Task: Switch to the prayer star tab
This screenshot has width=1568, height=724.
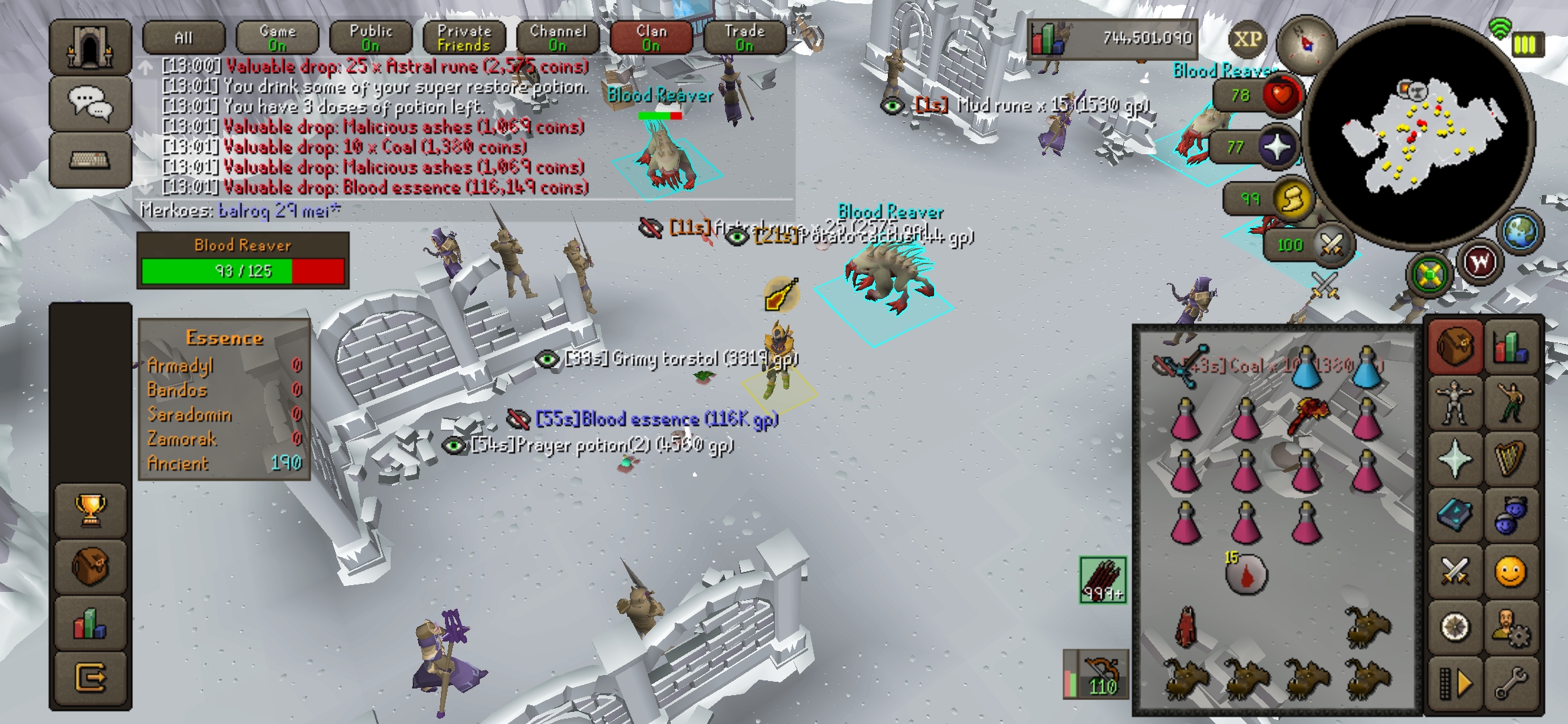Action: pos(1454,459)
